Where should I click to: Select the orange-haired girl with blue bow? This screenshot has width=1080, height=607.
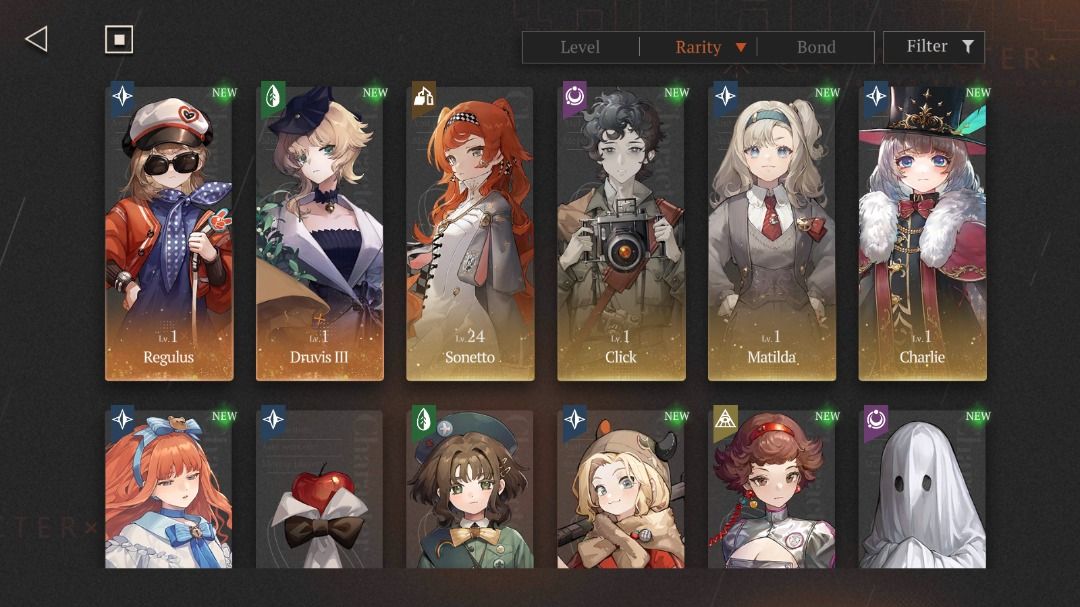169,488
